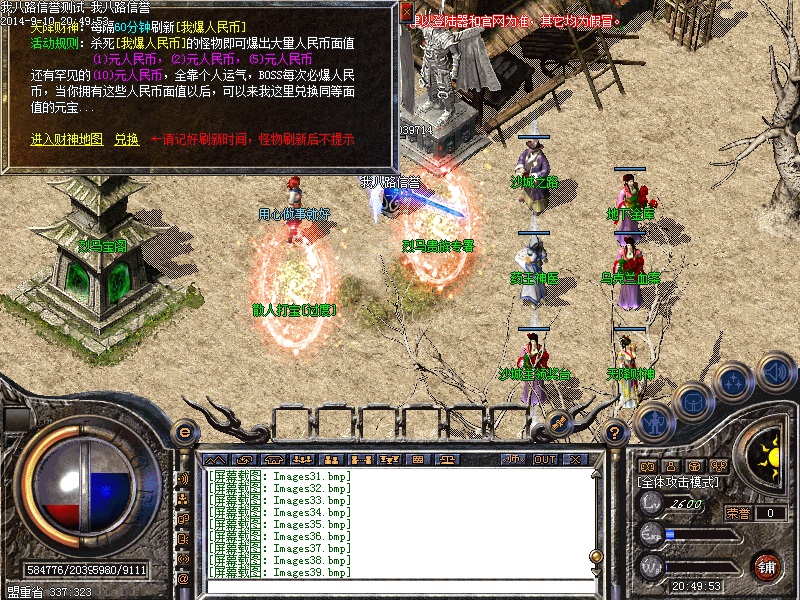Click the 进入财神地图 dialogue link
Viewport: 800px width, 600px height.
(66, 139)
